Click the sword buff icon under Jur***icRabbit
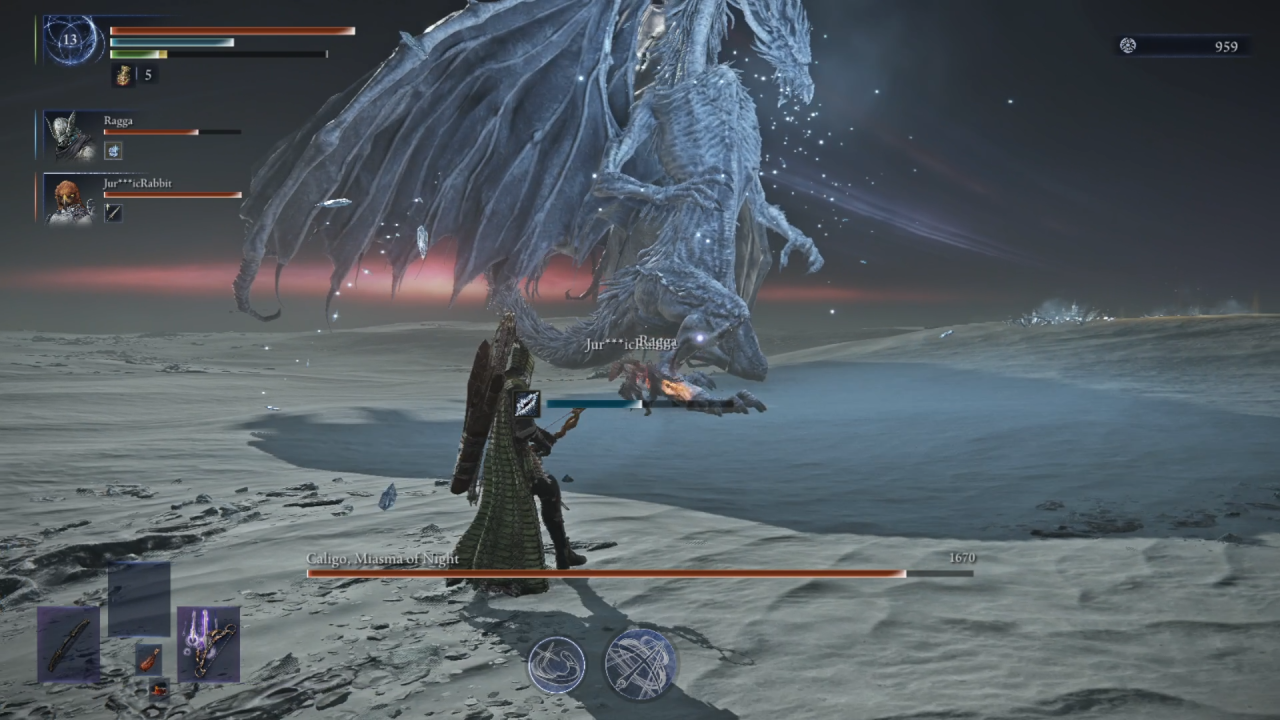The width and height of the screenshot is (1280, 720). (113, 212)
